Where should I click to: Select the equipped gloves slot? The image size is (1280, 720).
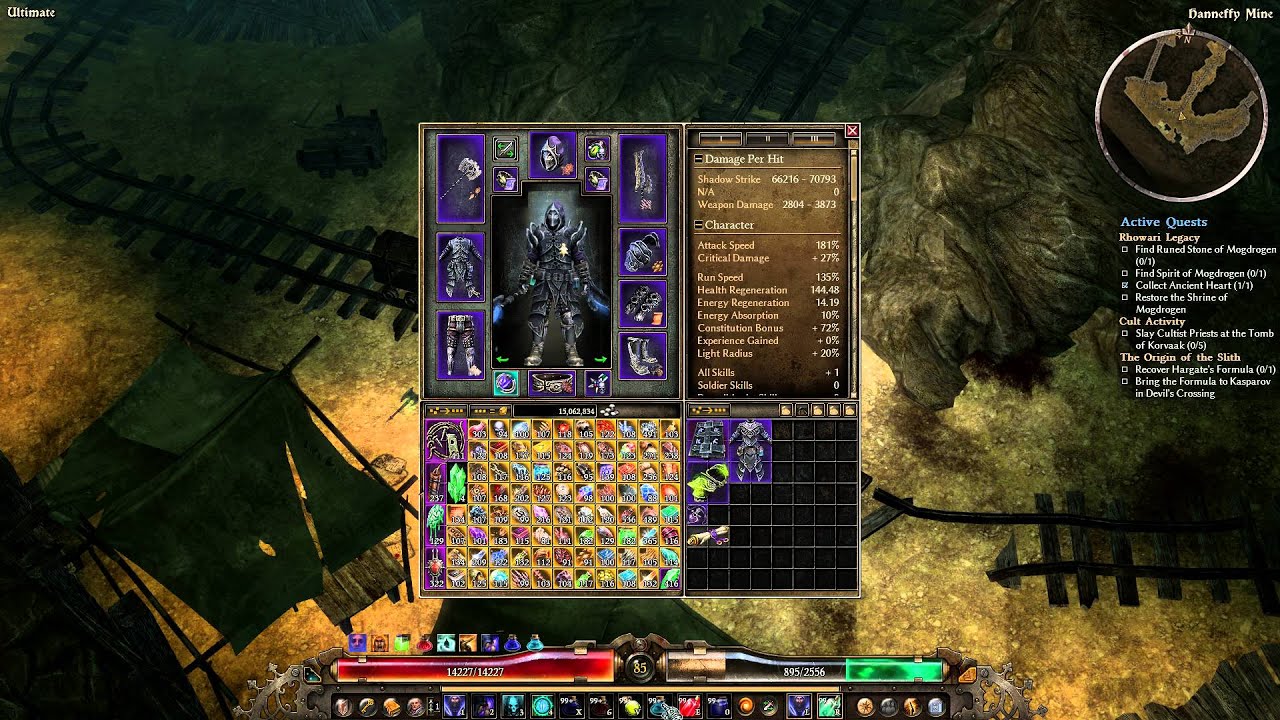tap(642, 303)
